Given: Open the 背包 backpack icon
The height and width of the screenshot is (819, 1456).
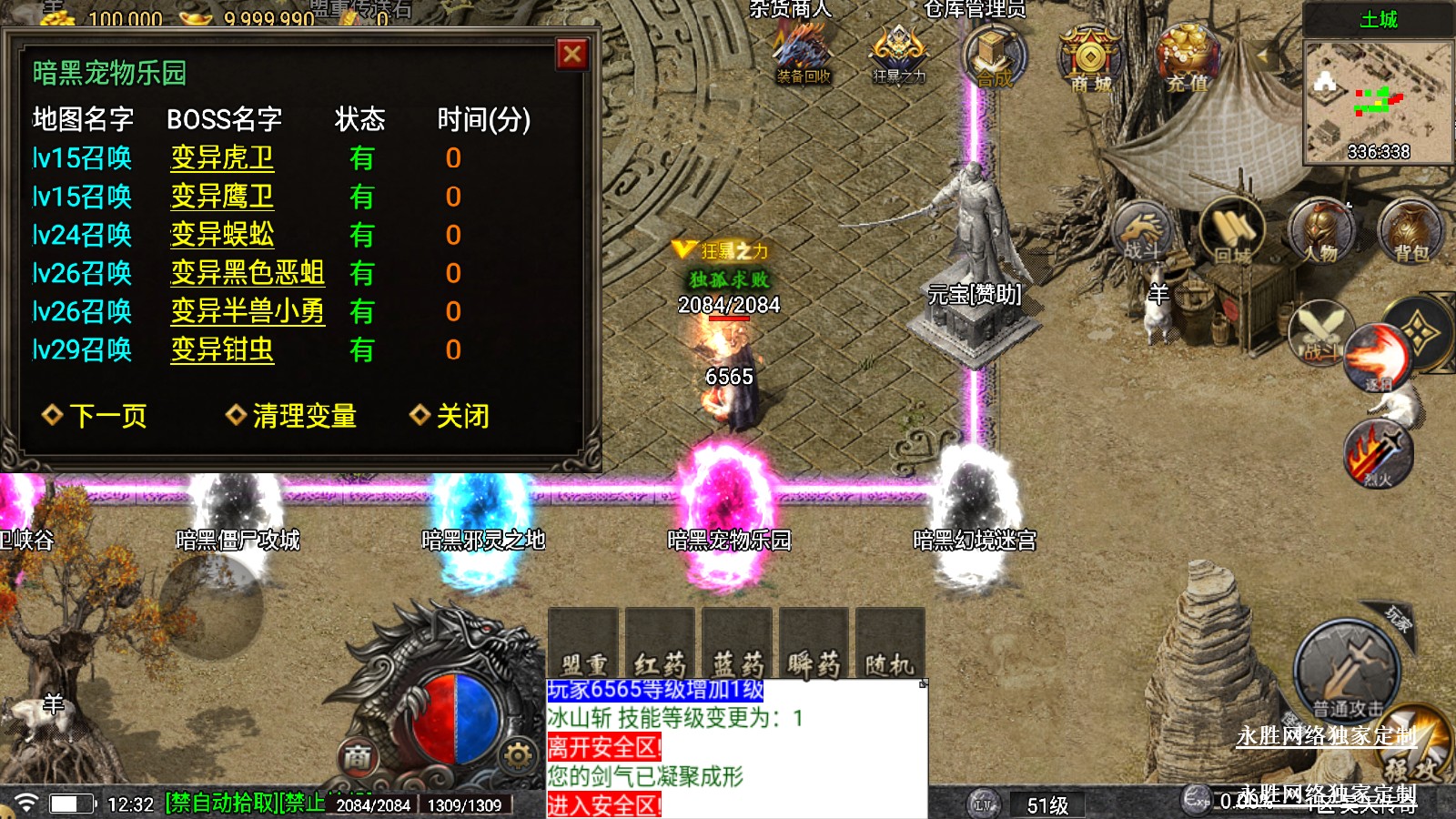Looking at the screenshot, I should click(1410, 231).
